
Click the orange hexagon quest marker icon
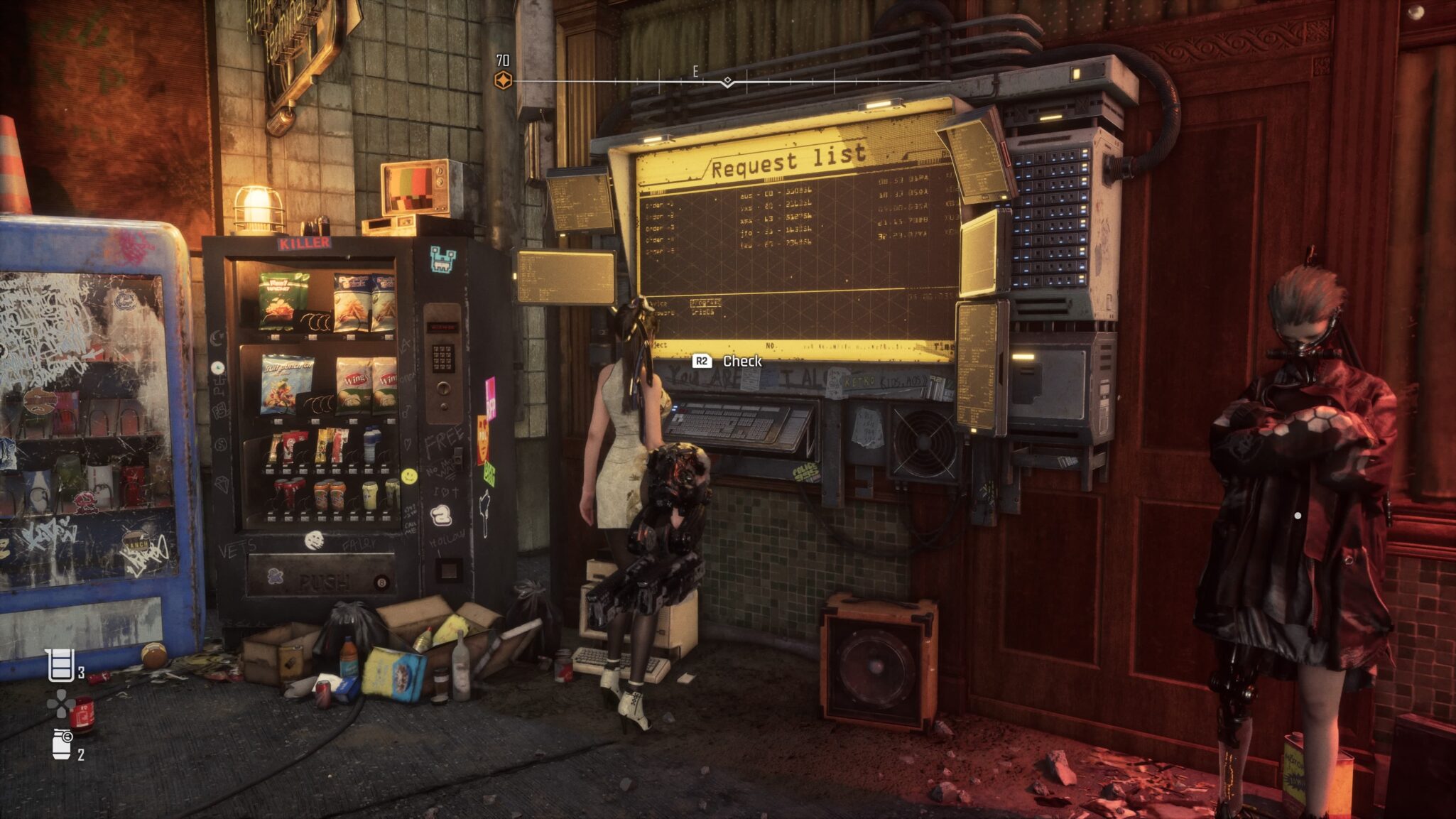click(x=503, y=80)
